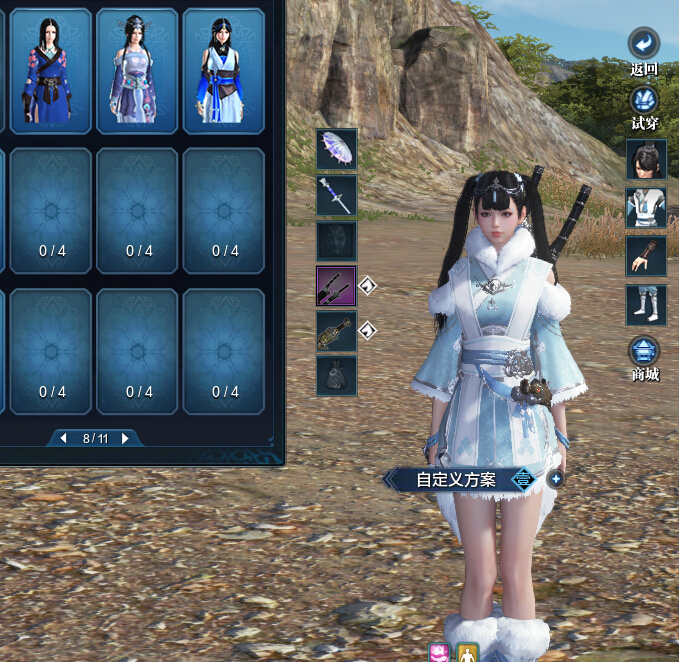Choose the wrist bracer glove slot
This screenshot has width=679, height=662.
click(646, 256)
